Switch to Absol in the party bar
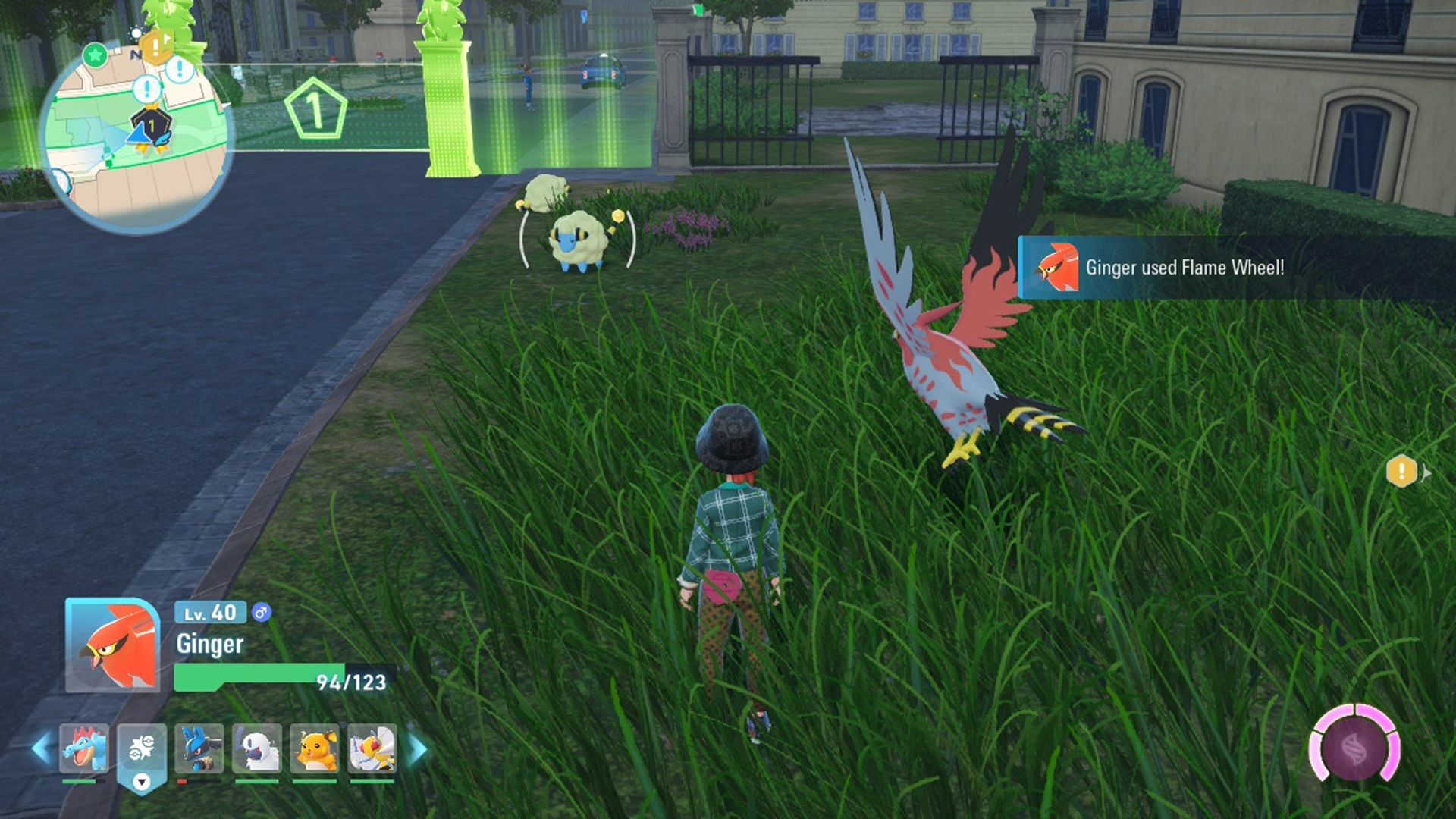Screen dimensions: 1456x819 coord(257,748)
